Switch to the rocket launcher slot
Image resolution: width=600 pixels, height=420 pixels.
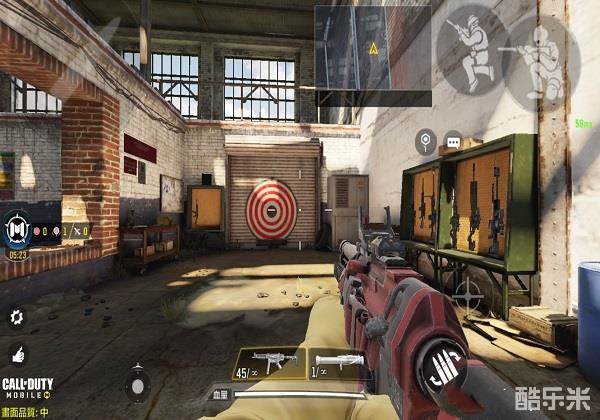click(x=335, y=363)
